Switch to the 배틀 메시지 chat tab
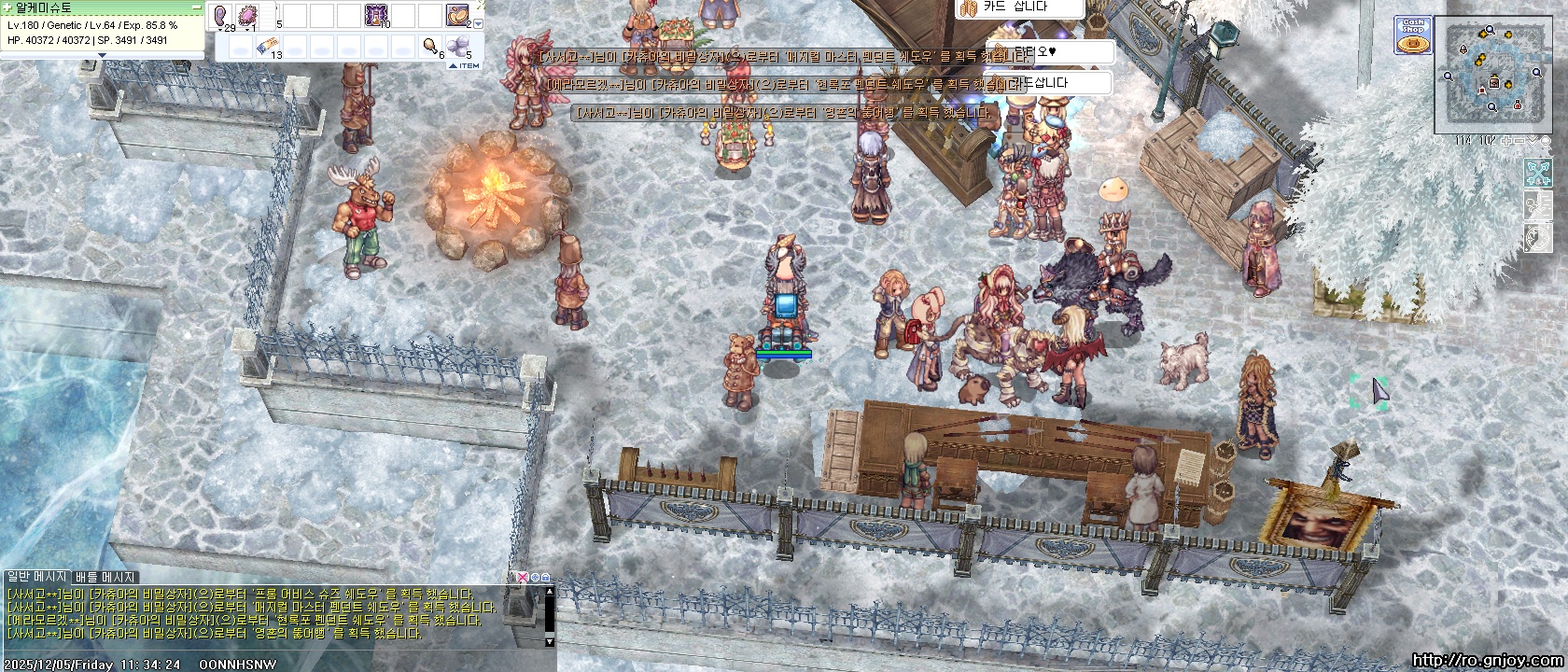Screen dimensions: 1568x672 [x=105, y=577]
